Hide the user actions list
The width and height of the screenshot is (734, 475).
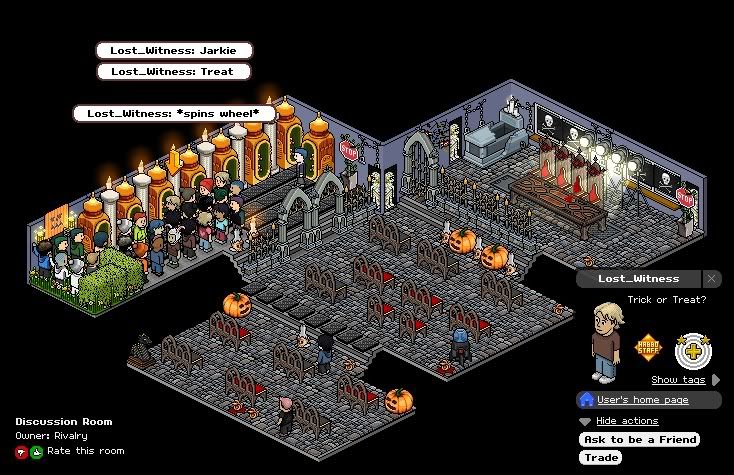tap(626, 421)
